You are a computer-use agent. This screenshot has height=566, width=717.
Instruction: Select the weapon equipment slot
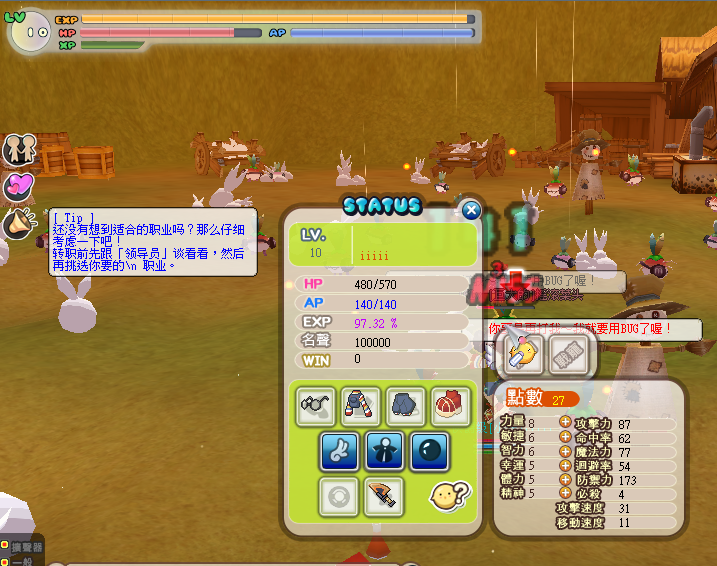[x=384, y=496]
